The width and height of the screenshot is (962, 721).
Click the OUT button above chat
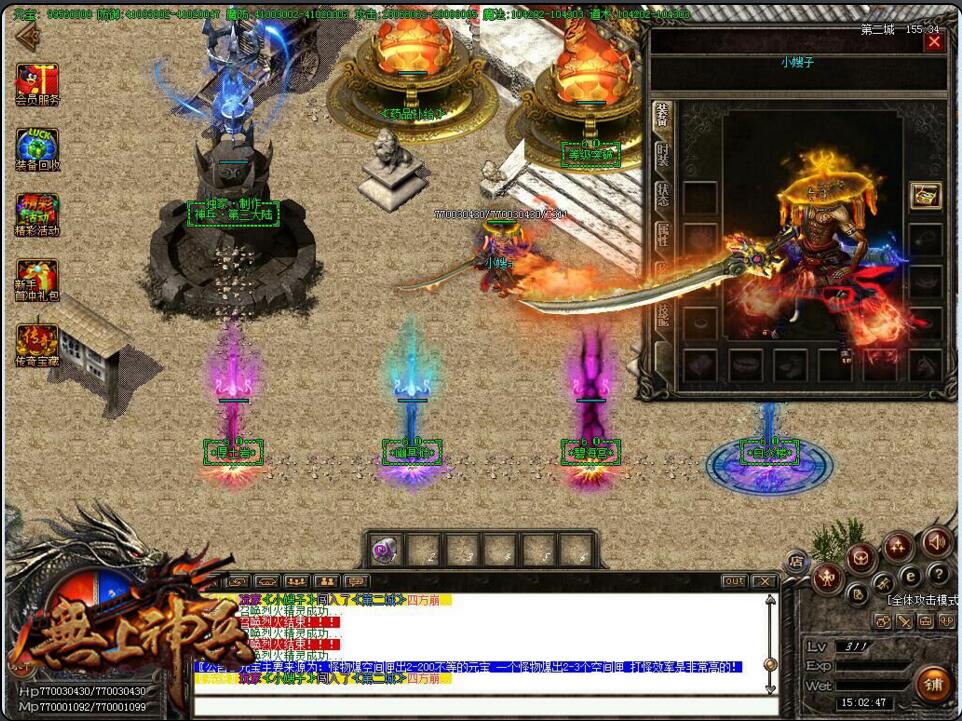734,581
